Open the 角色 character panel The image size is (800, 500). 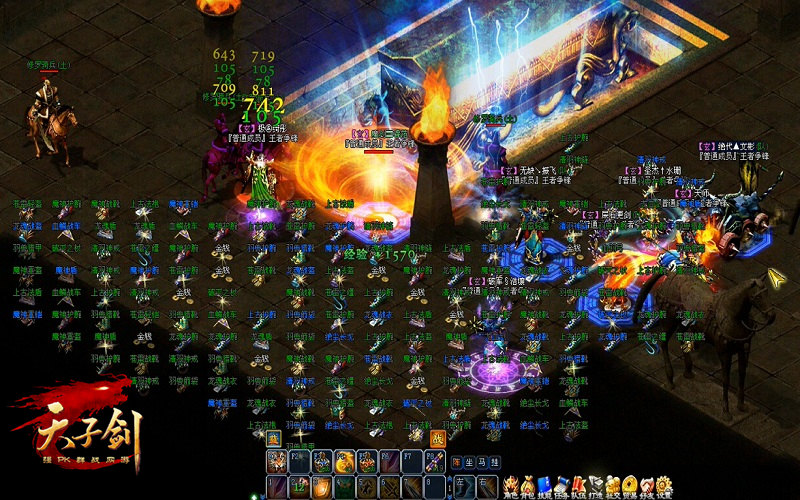510,485
